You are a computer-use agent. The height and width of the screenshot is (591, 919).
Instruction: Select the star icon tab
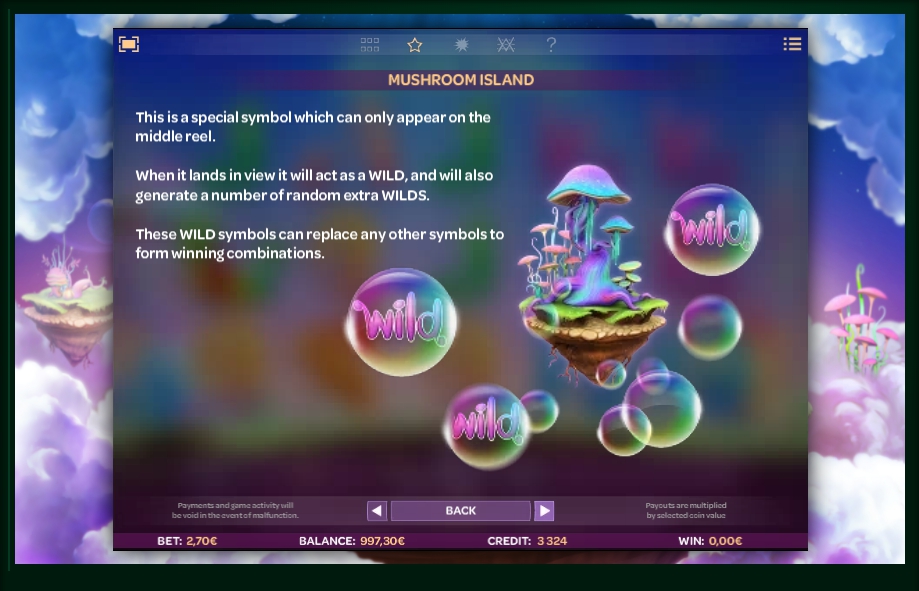click(x=415, y=45)
